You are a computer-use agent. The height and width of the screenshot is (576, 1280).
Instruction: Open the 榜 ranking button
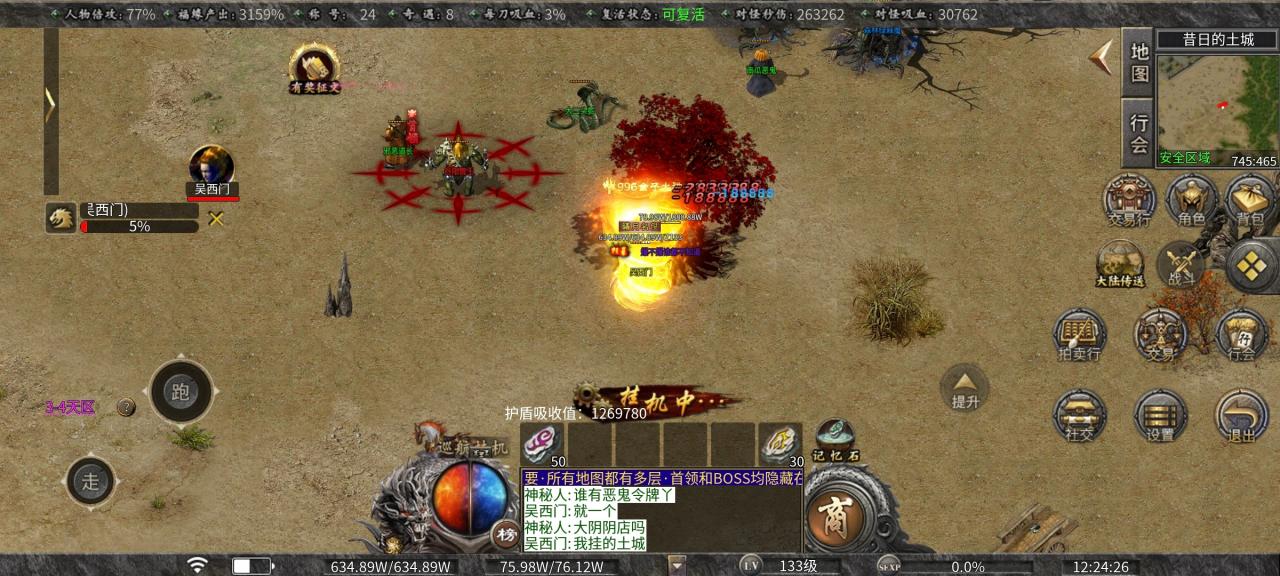505,535
